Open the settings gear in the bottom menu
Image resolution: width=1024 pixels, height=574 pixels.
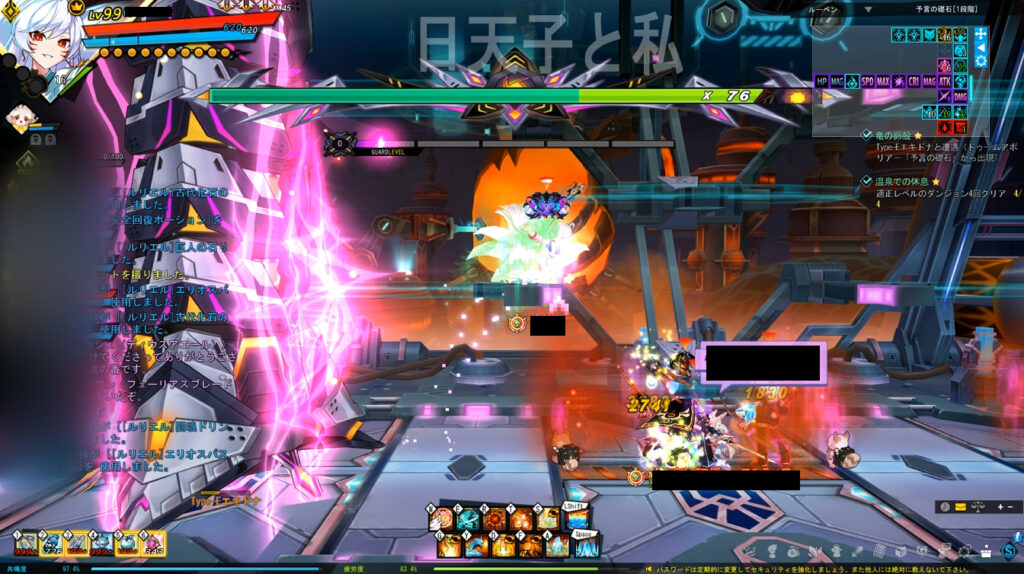point(966,551)
